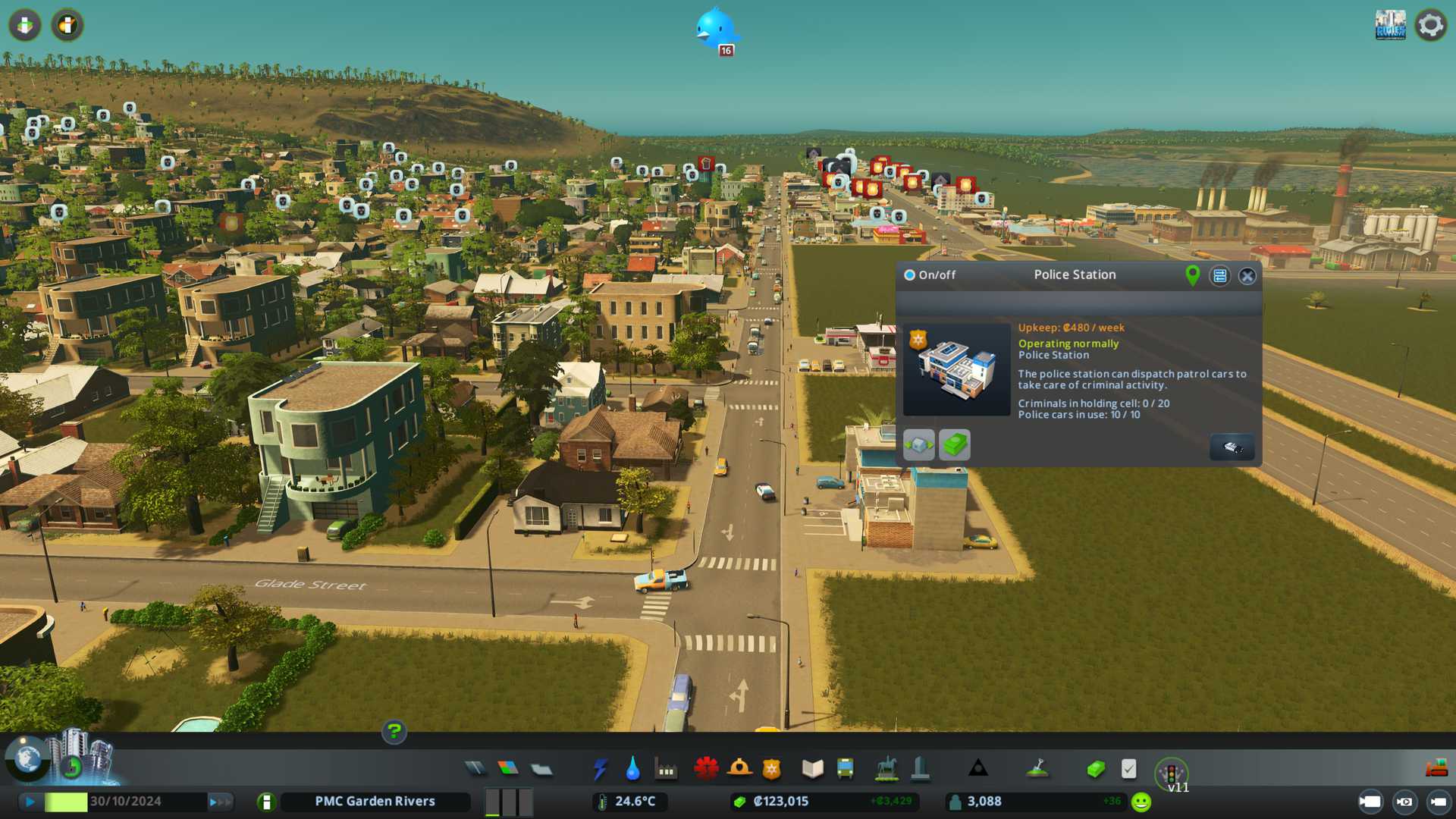Open the Electricity lightning bolt menu
This screenshot has height=819, width=1456.
click(x=600, y=770)
